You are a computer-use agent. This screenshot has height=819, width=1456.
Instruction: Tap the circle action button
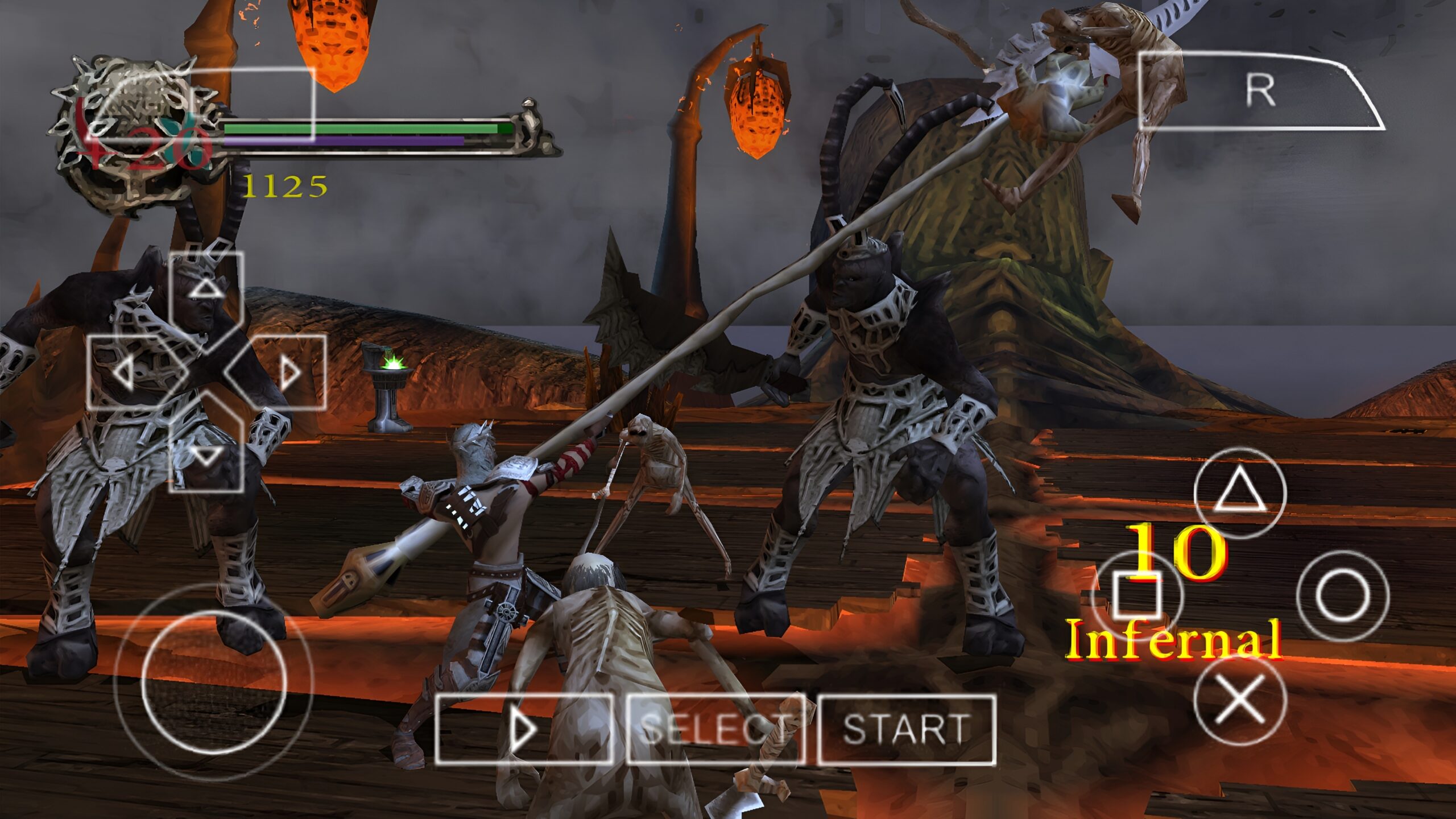point(1342,595)
